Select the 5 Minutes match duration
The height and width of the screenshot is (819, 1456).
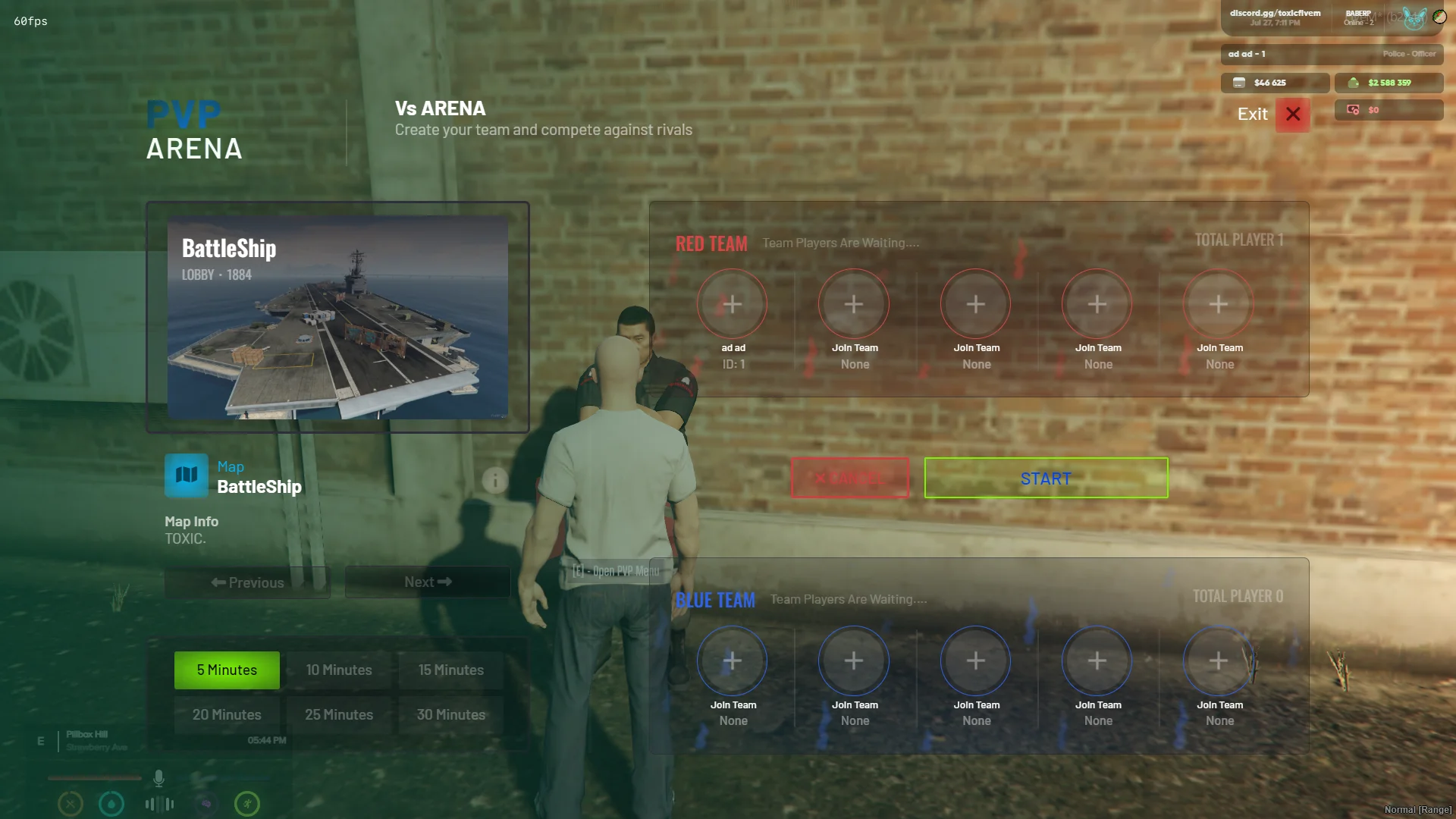(x=227, y=670)
